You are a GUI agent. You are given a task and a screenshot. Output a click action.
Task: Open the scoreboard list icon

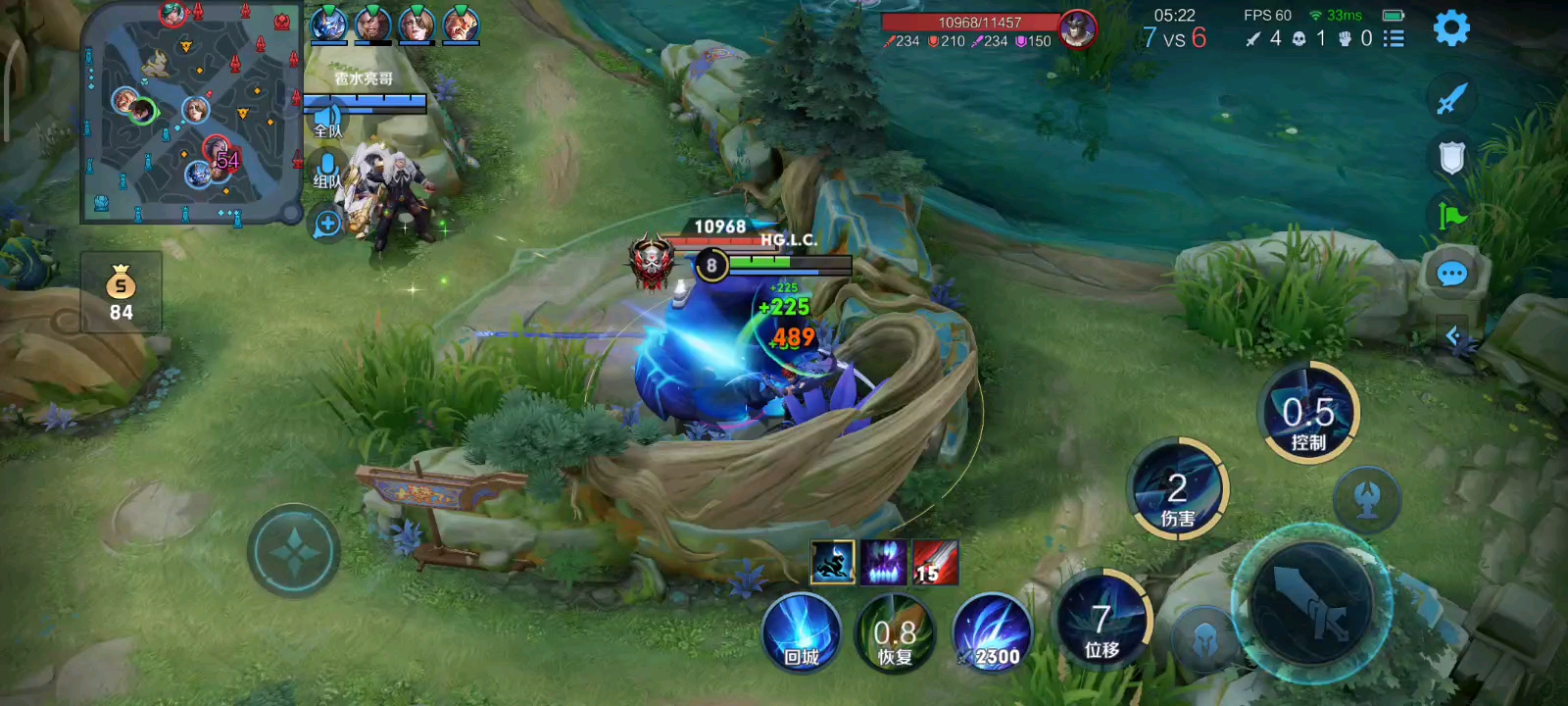point(1394,39)
